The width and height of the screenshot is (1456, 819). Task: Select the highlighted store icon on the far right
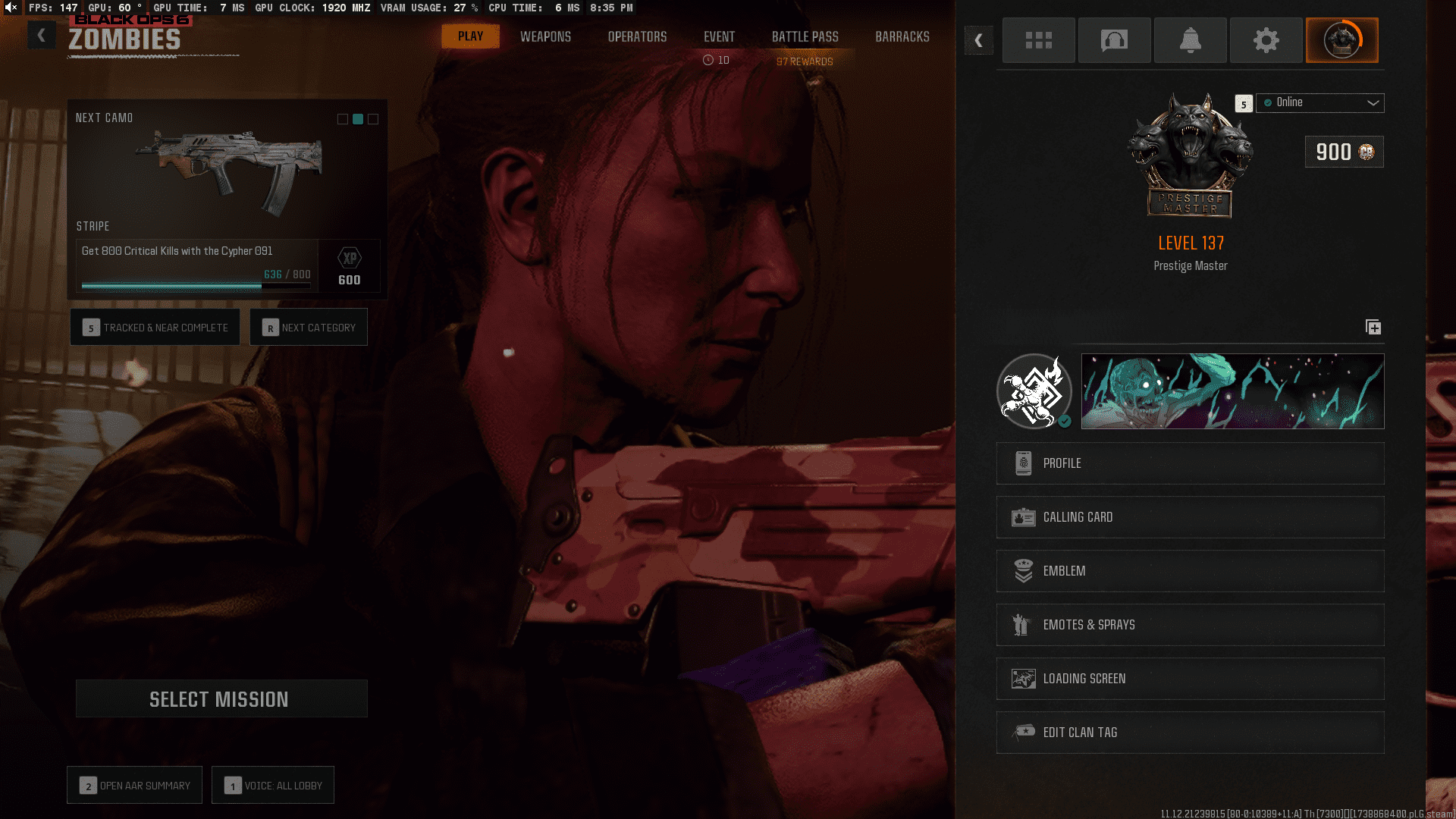tap(1341, 40)
